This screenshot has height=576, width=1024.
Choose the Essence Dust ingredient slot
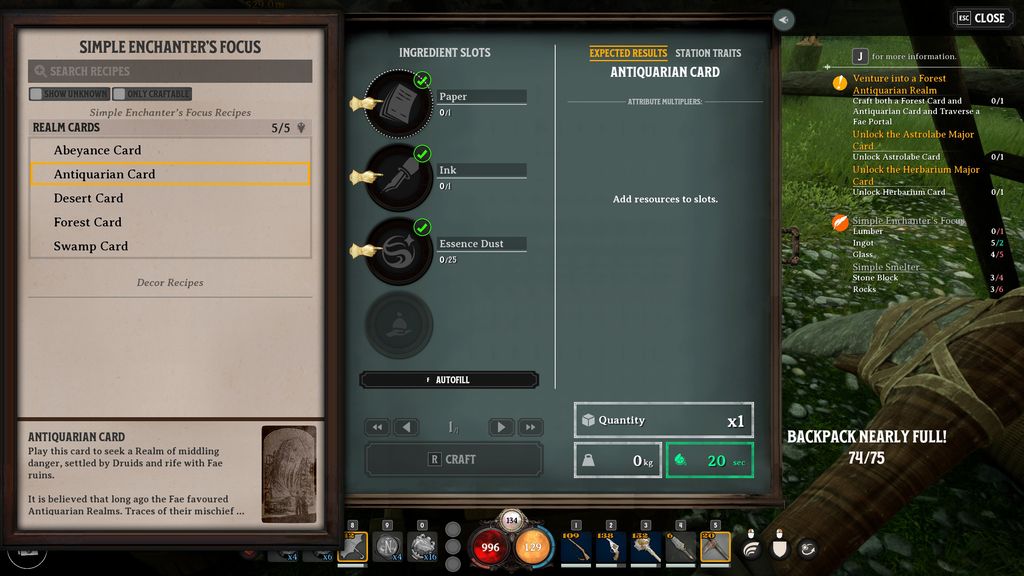point(398,251)
